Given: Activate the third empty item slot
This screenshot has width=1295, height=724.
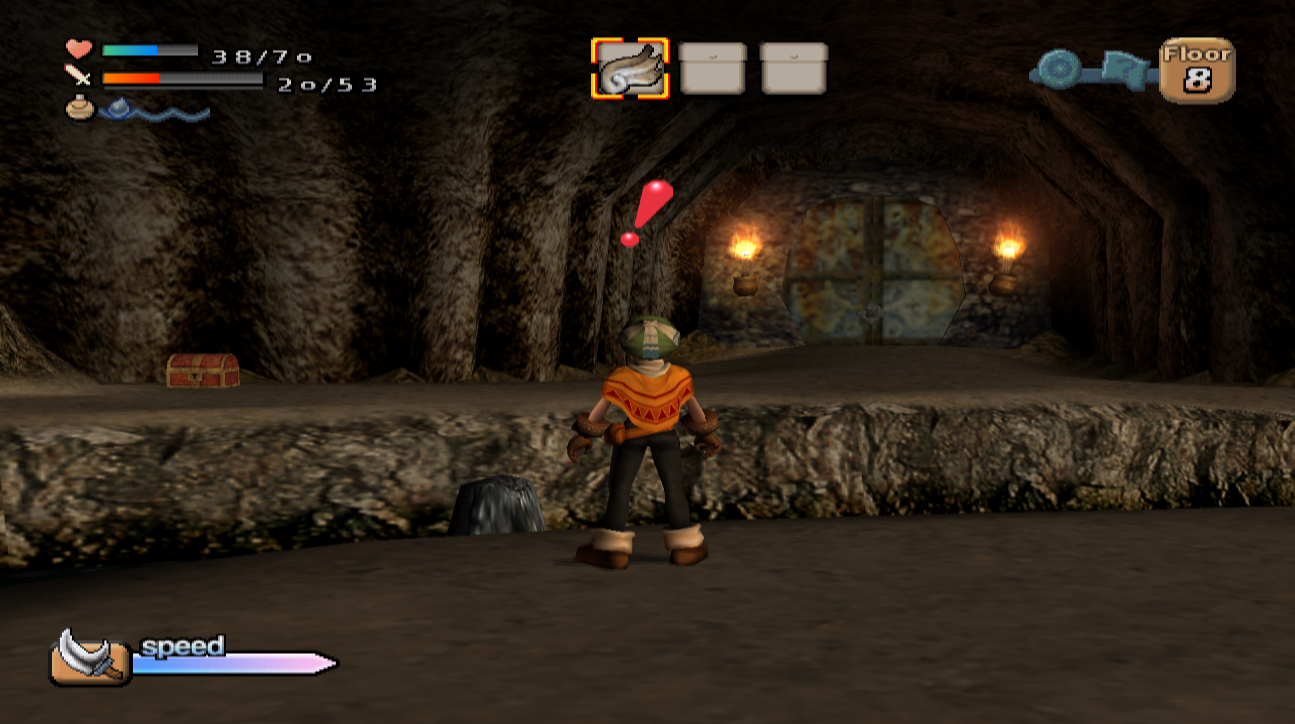Looking at the screenshot, I should pos(793,68).
